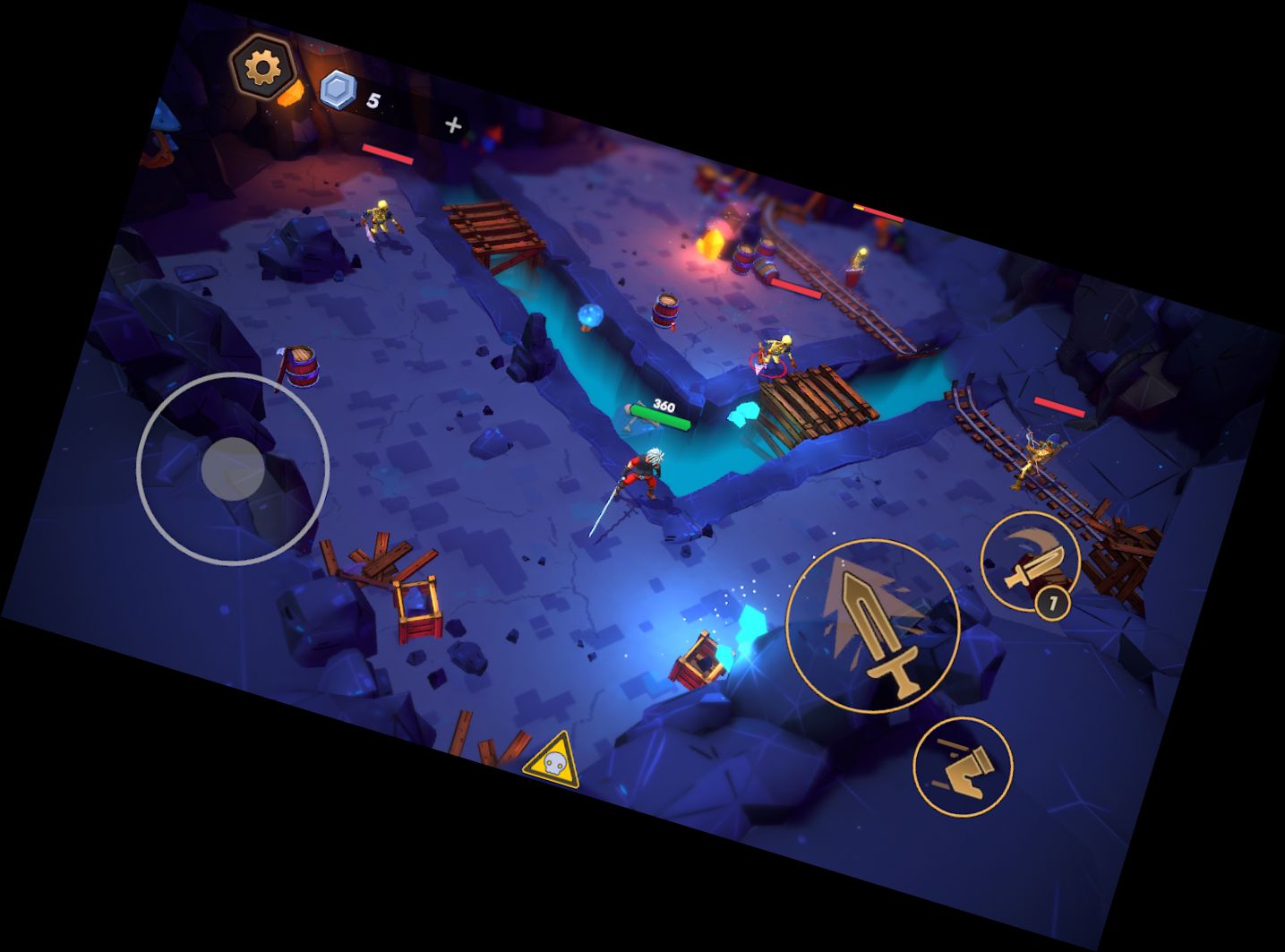
Task: Tap the plus button to add gems
Action: (x=453, y=125)
